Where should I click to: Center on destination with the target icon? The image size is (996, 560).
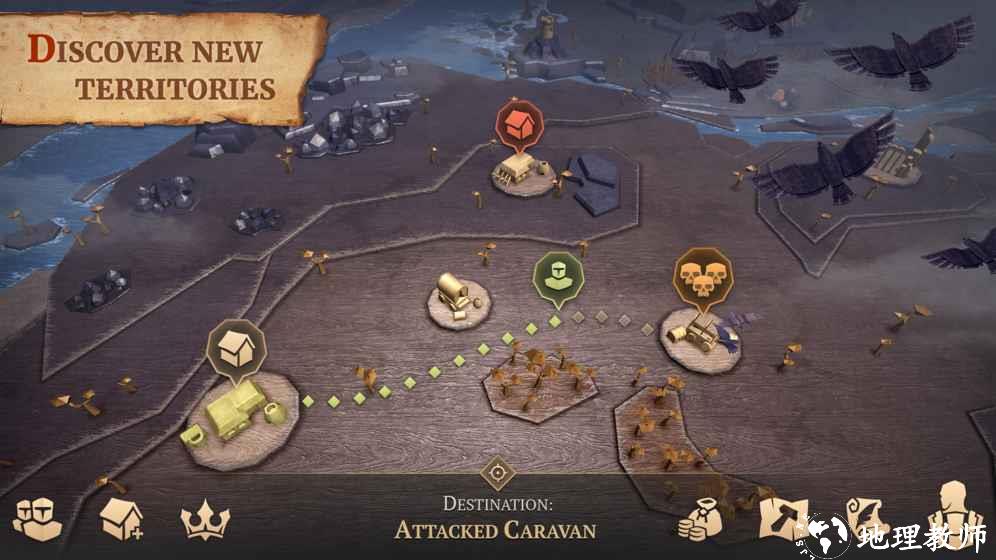(x=497, y=472)
